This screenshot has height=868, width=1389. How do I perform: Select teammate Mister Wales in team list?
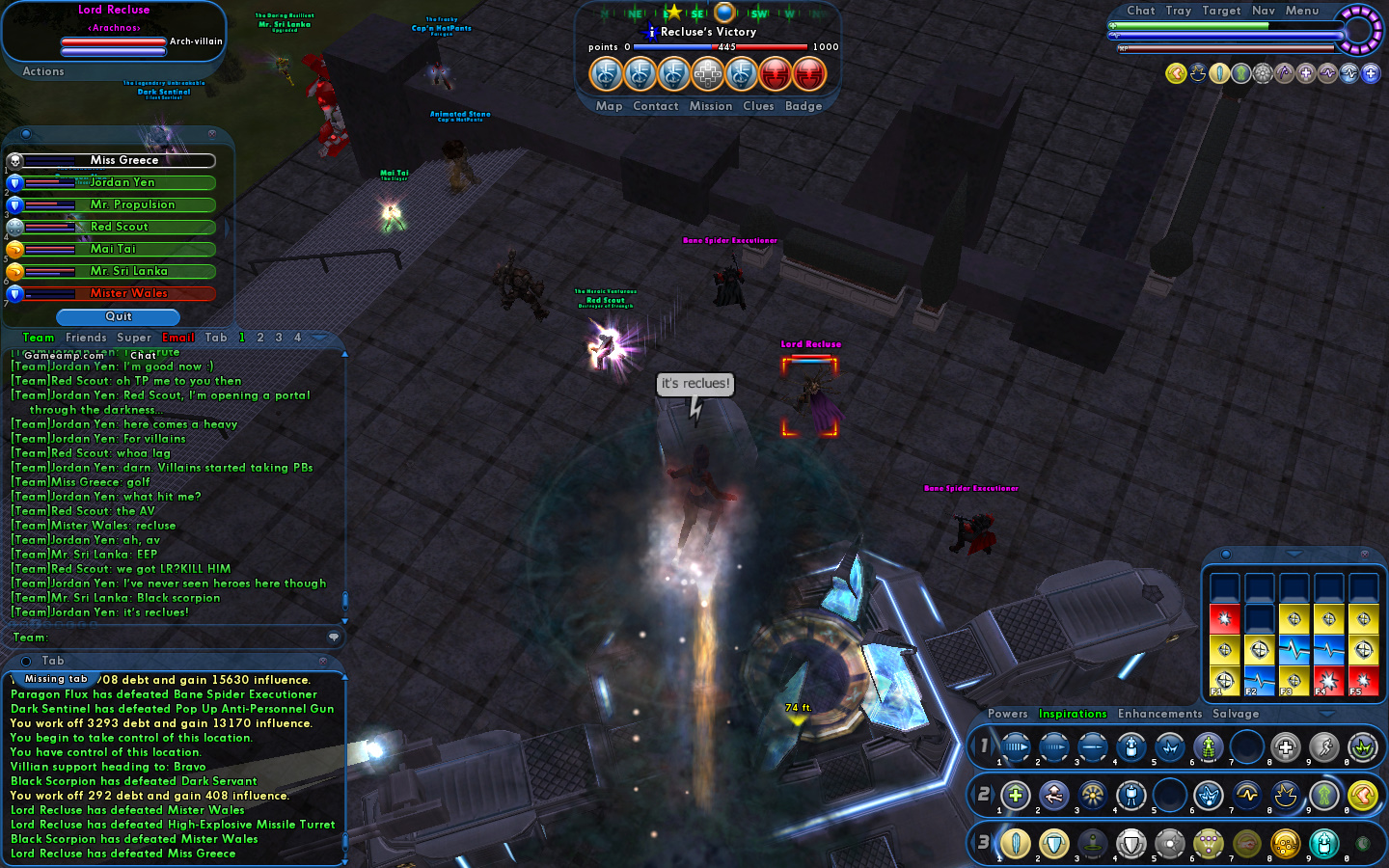pyautogui.click(x=128, y=293)
